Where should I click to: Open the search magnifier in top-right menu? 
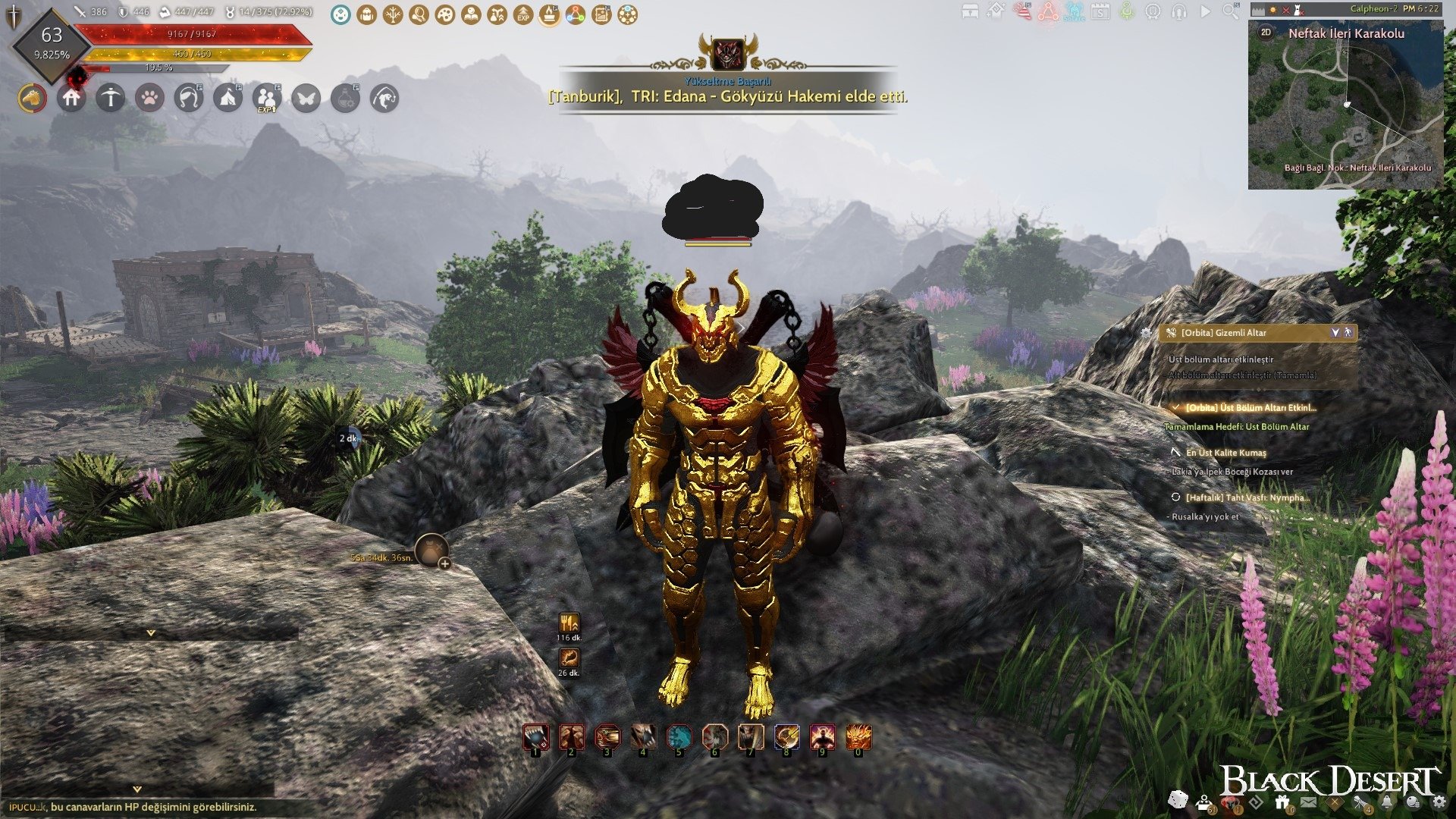1228,12
